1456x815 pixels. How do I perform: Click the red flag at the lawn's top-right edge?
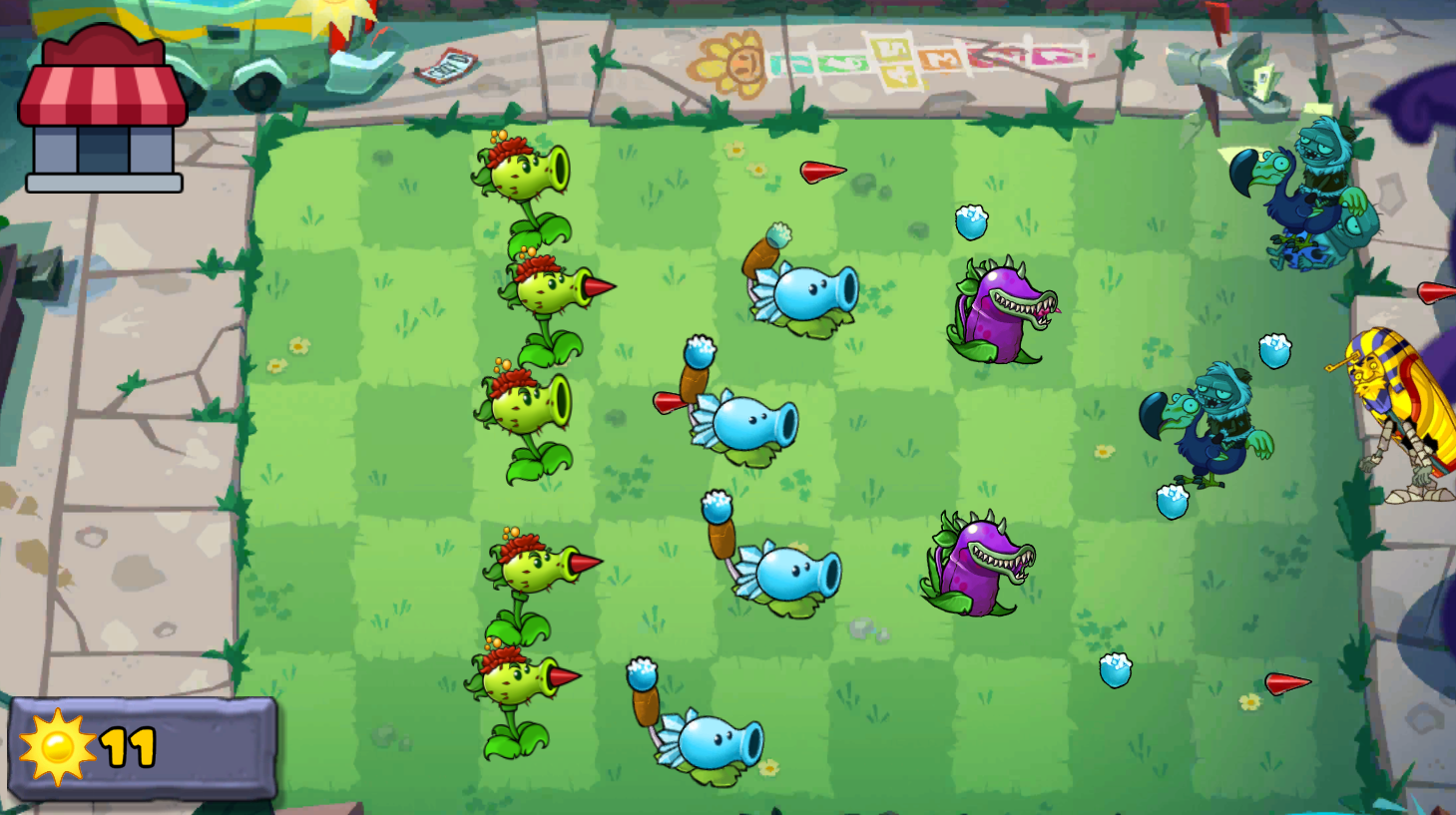coord(1219,25)
